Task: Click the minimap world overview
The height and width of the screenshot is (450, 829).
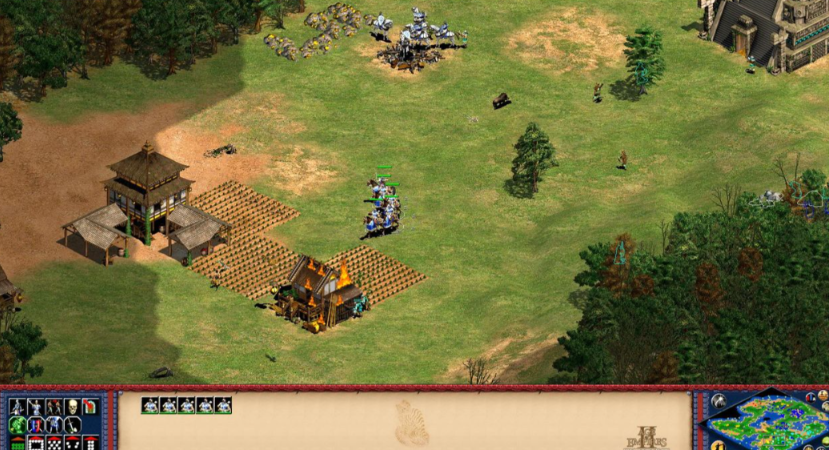Action: tap(767, 424)
